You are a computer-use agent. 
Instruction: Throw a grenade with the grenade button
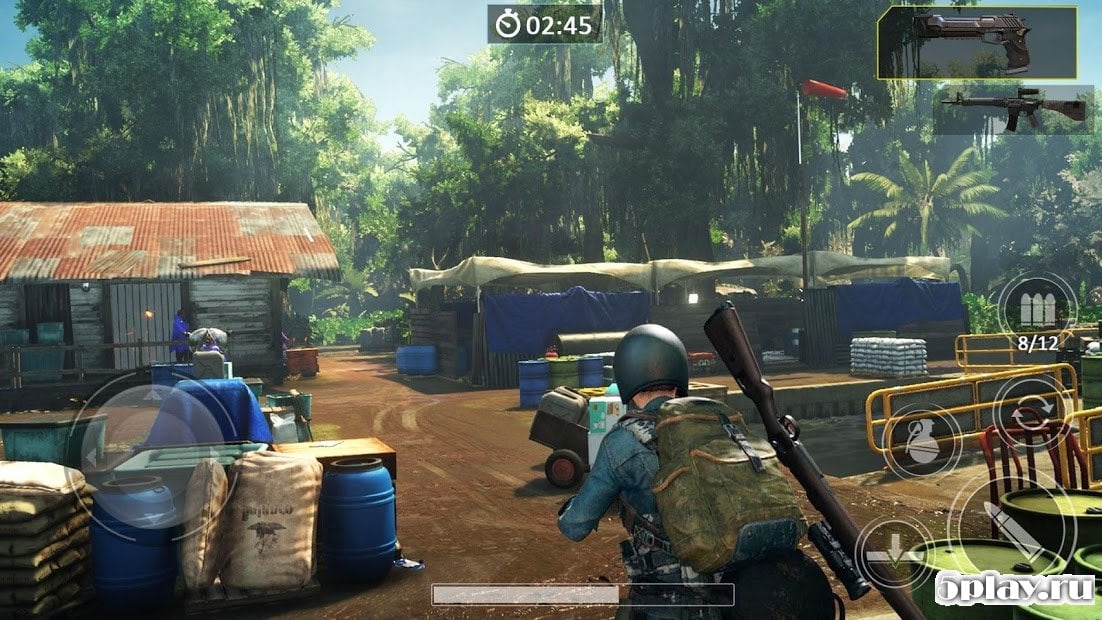923,441
